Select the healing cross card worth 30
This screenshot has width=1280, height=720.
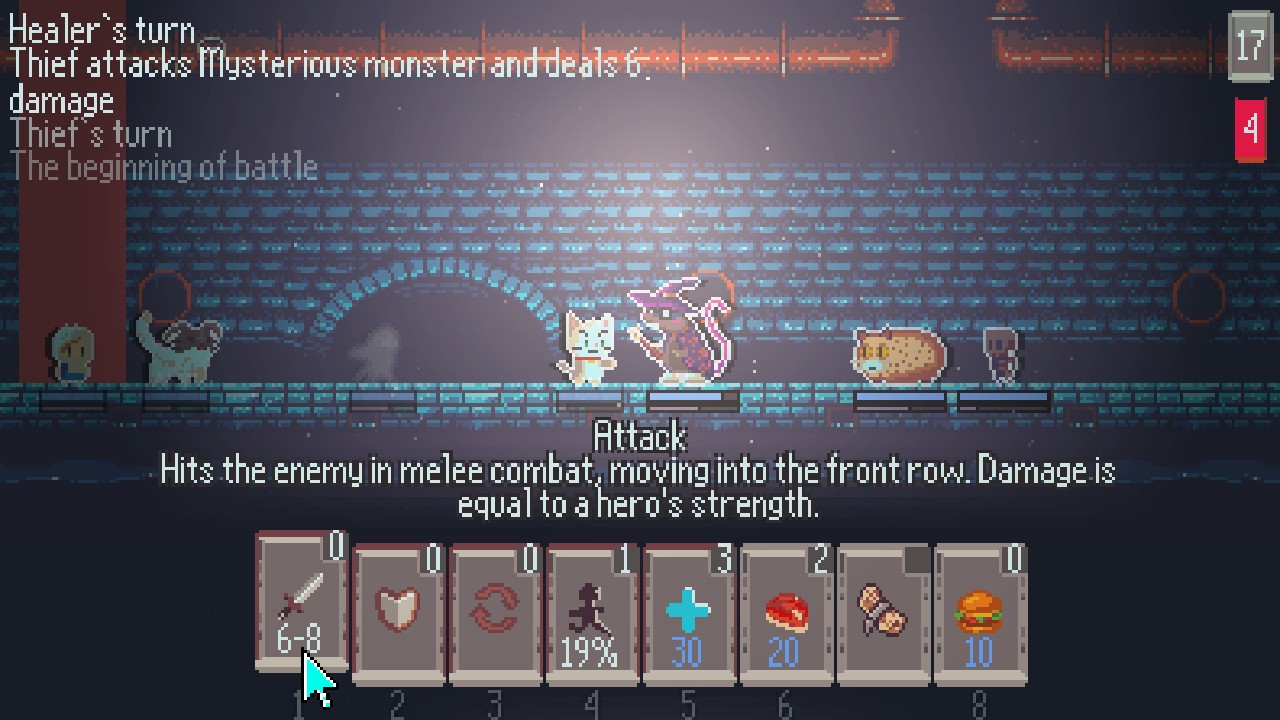click(x=688, y=610)
